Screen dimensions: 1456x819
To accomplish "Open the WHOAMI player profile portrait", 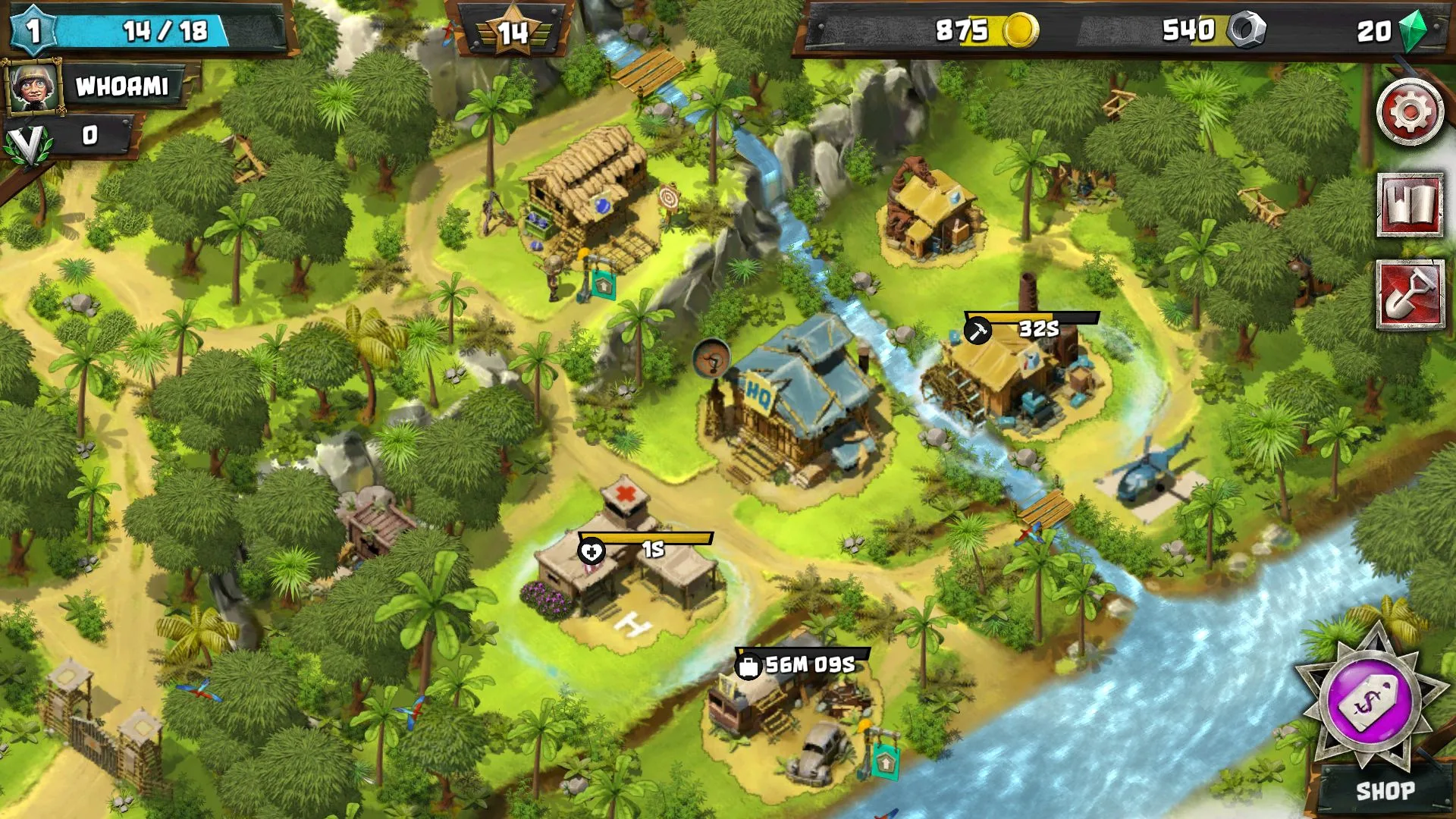I will 33,86.
